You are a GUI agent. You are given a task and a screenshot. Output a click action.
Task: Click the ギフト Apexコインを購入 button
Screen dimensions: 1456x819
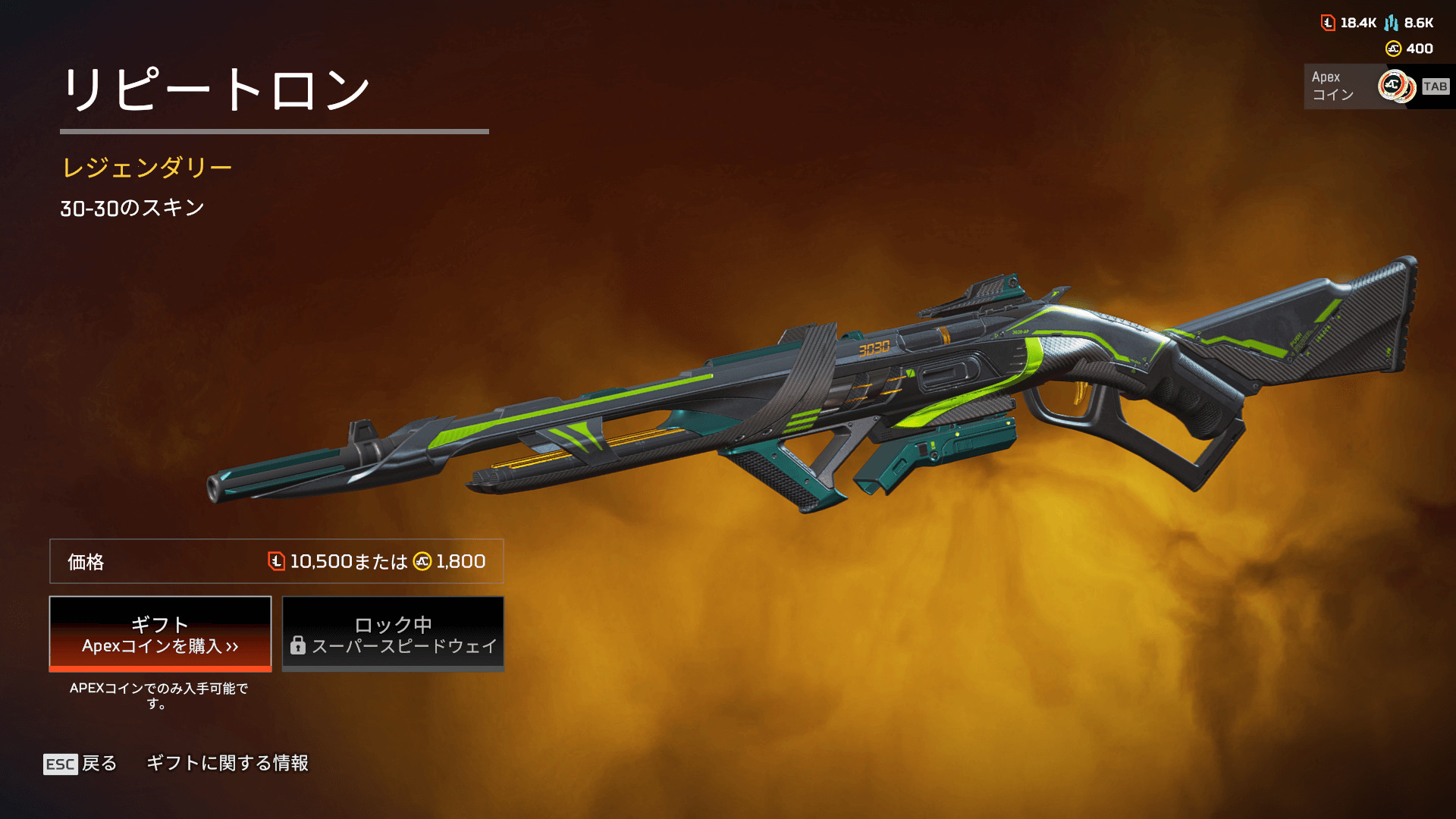click(160, 634)
